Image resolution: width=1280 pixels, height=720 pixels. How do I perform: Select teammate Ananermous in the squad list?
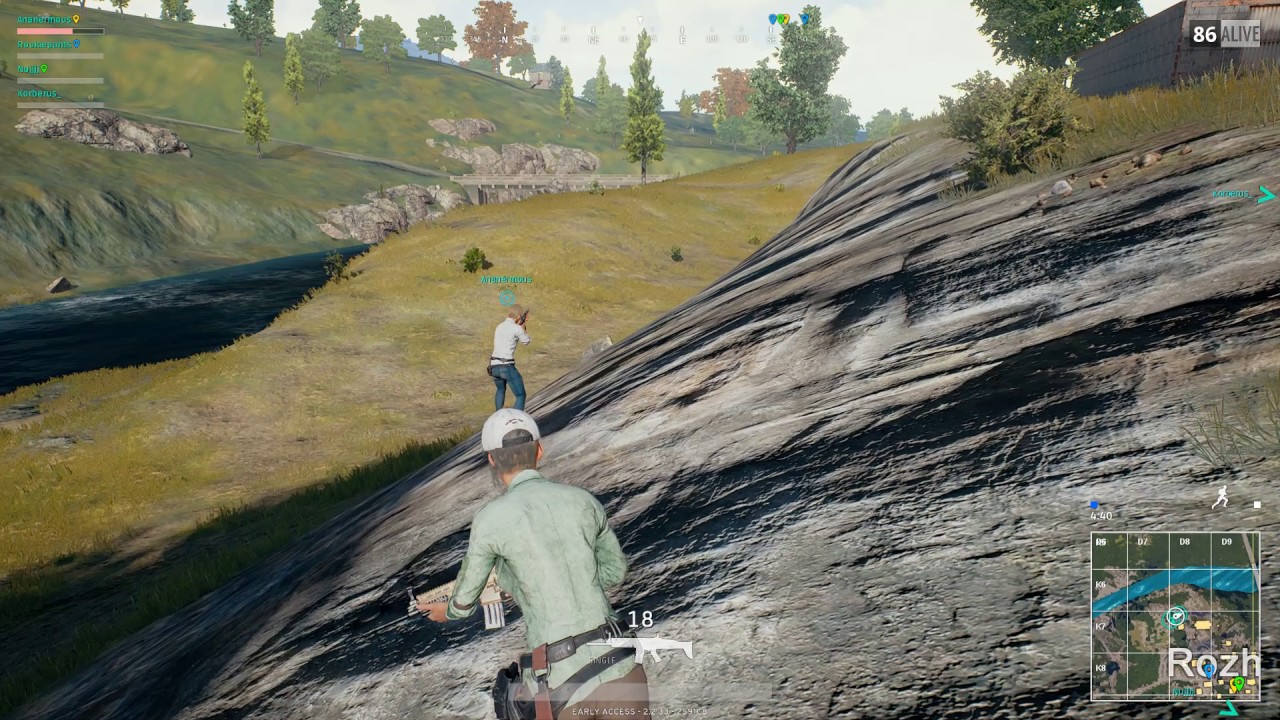coord(44,19)
